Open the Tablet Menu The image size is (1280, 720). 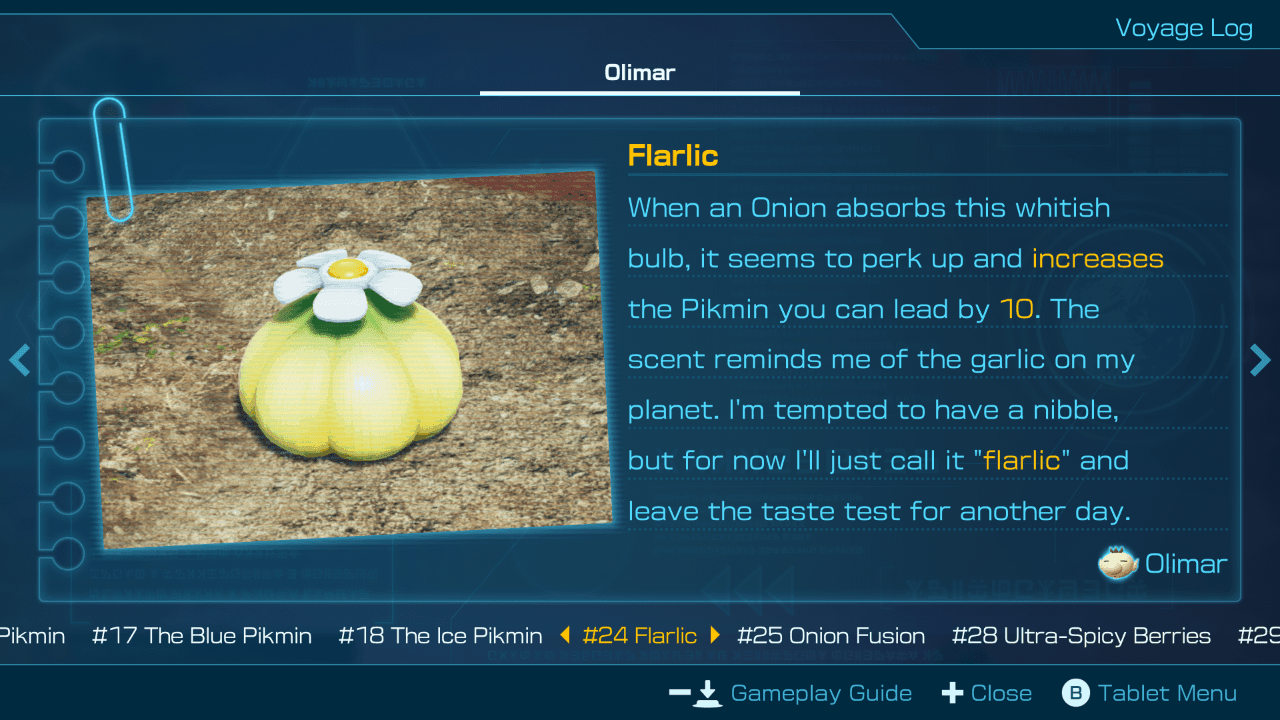[1168, 692]
